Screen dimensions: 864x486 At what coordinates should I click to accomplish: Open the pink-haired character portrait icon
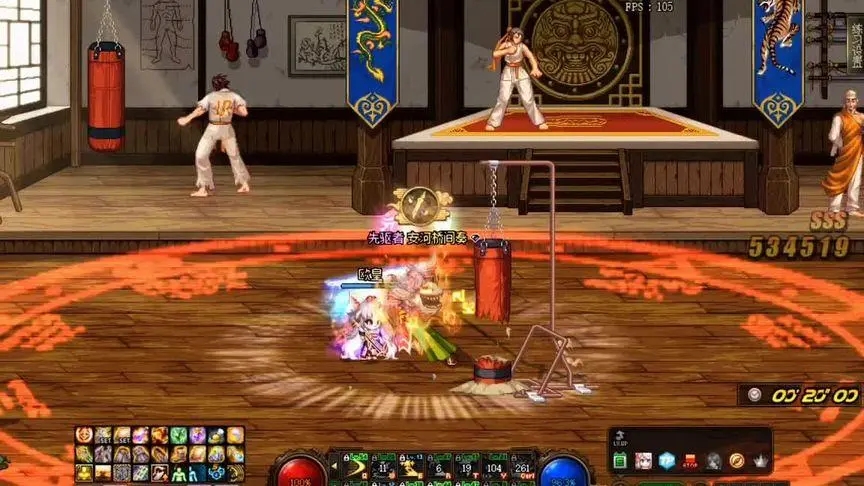coord(643,461)
